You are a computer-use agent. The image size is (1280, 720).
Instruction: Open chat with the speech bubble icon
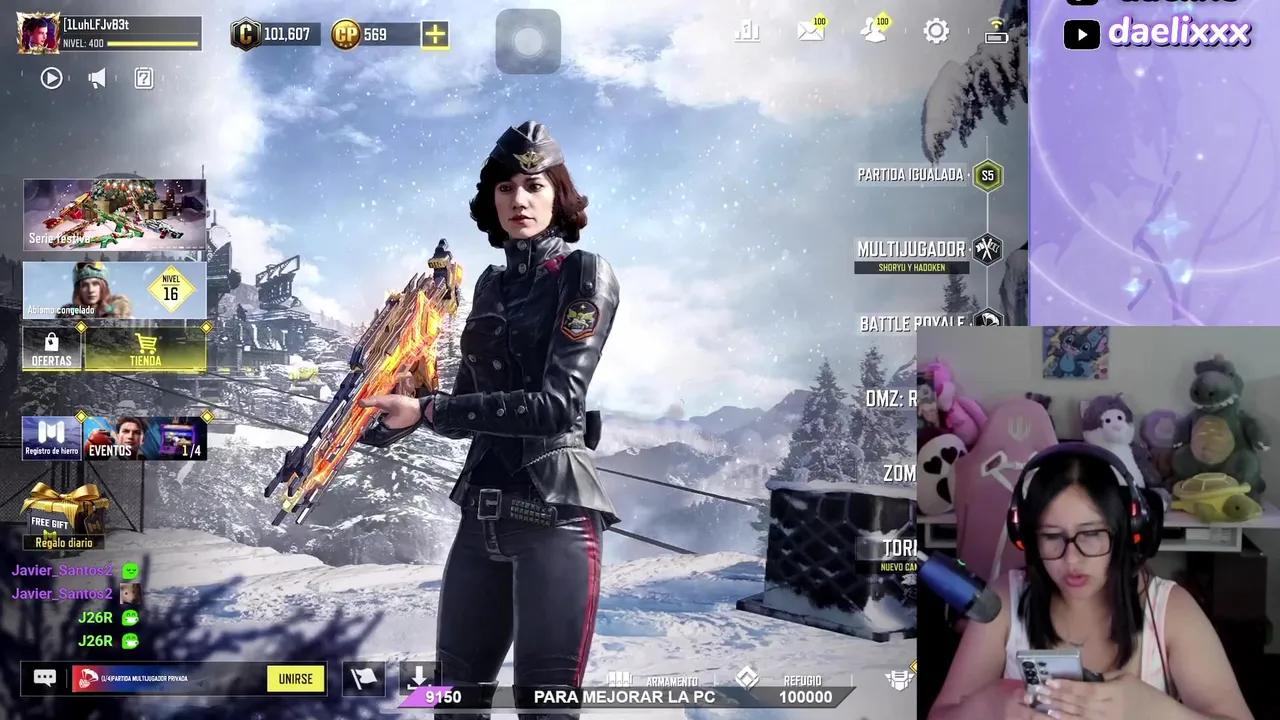[44, 678]
